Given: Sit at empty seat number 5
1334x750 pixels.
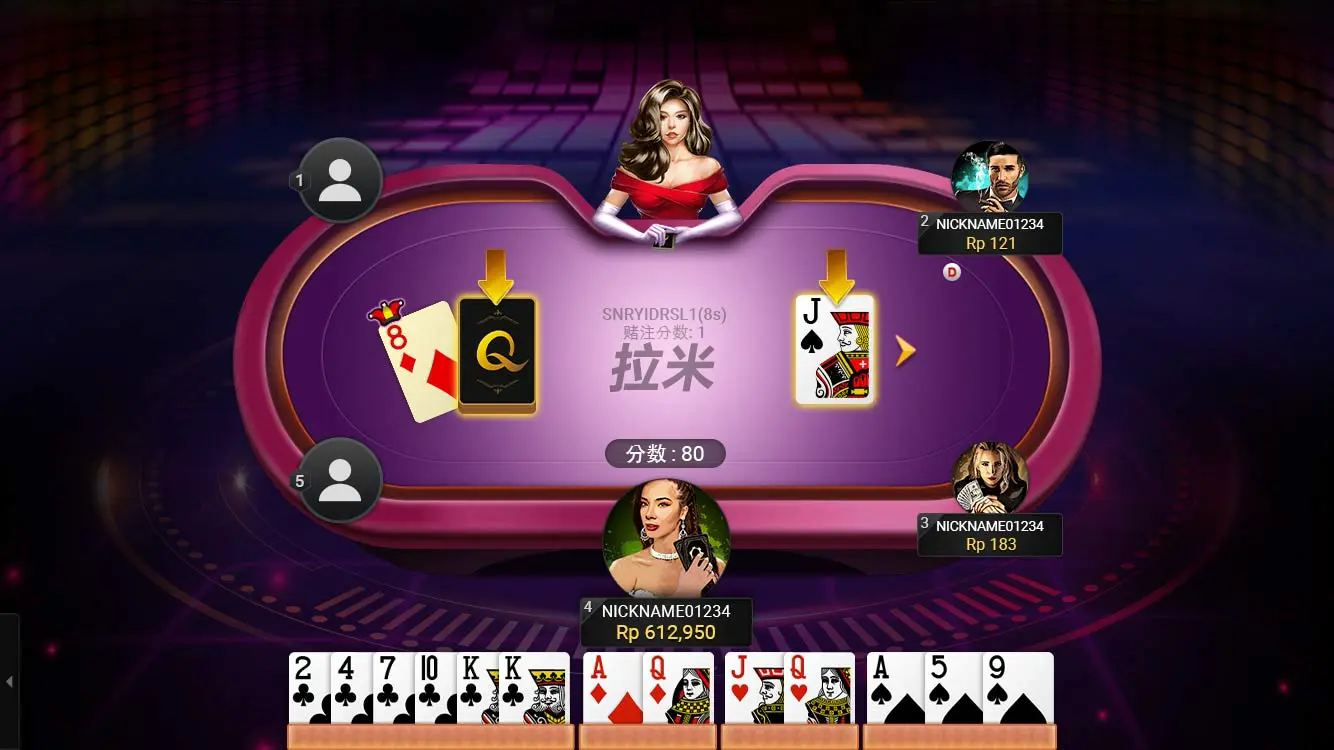Looking at the screenshot, I should coord(339,481).
